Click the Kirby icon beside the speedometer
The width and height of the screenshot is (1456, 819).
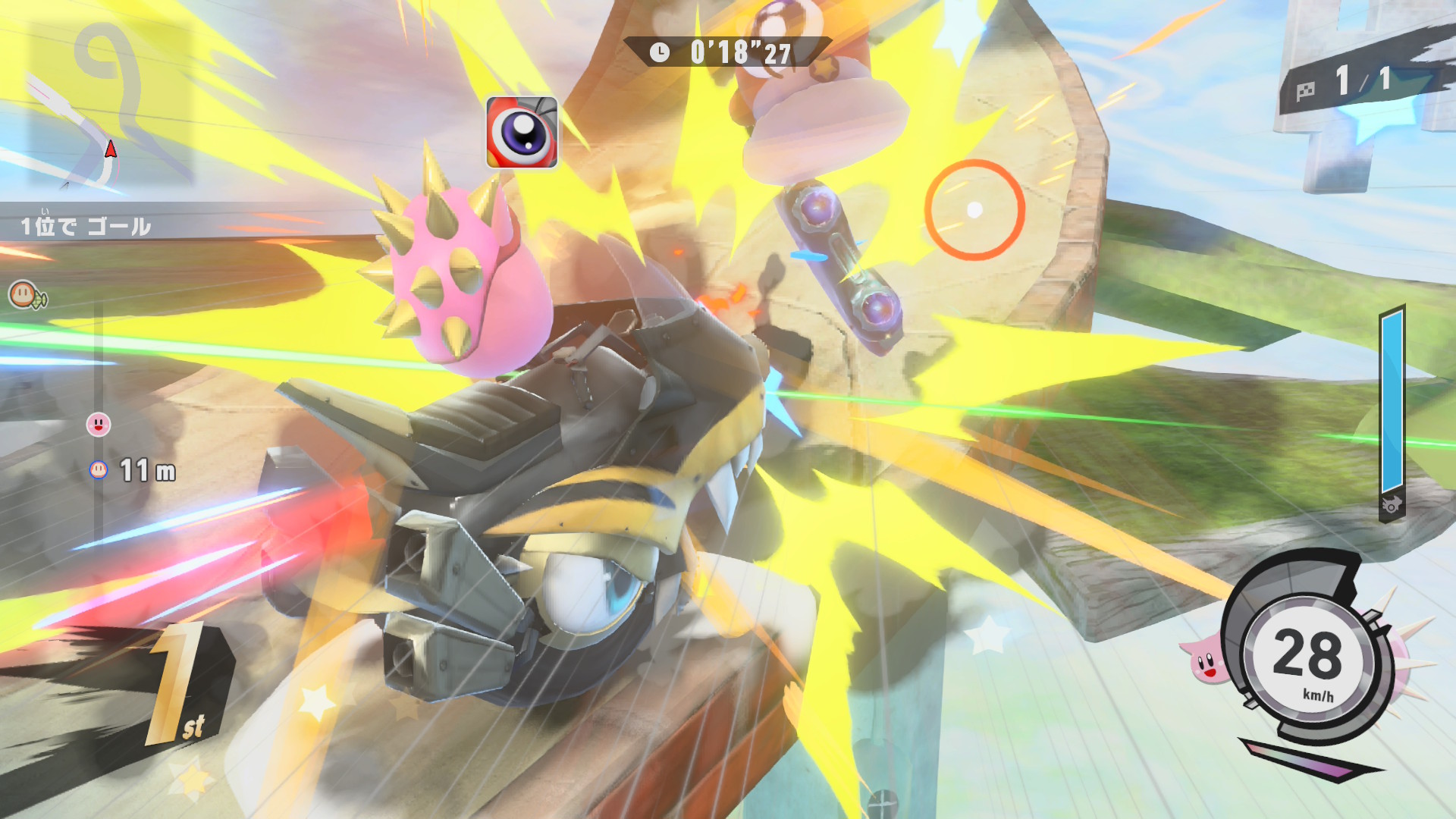click(1204, 661)
